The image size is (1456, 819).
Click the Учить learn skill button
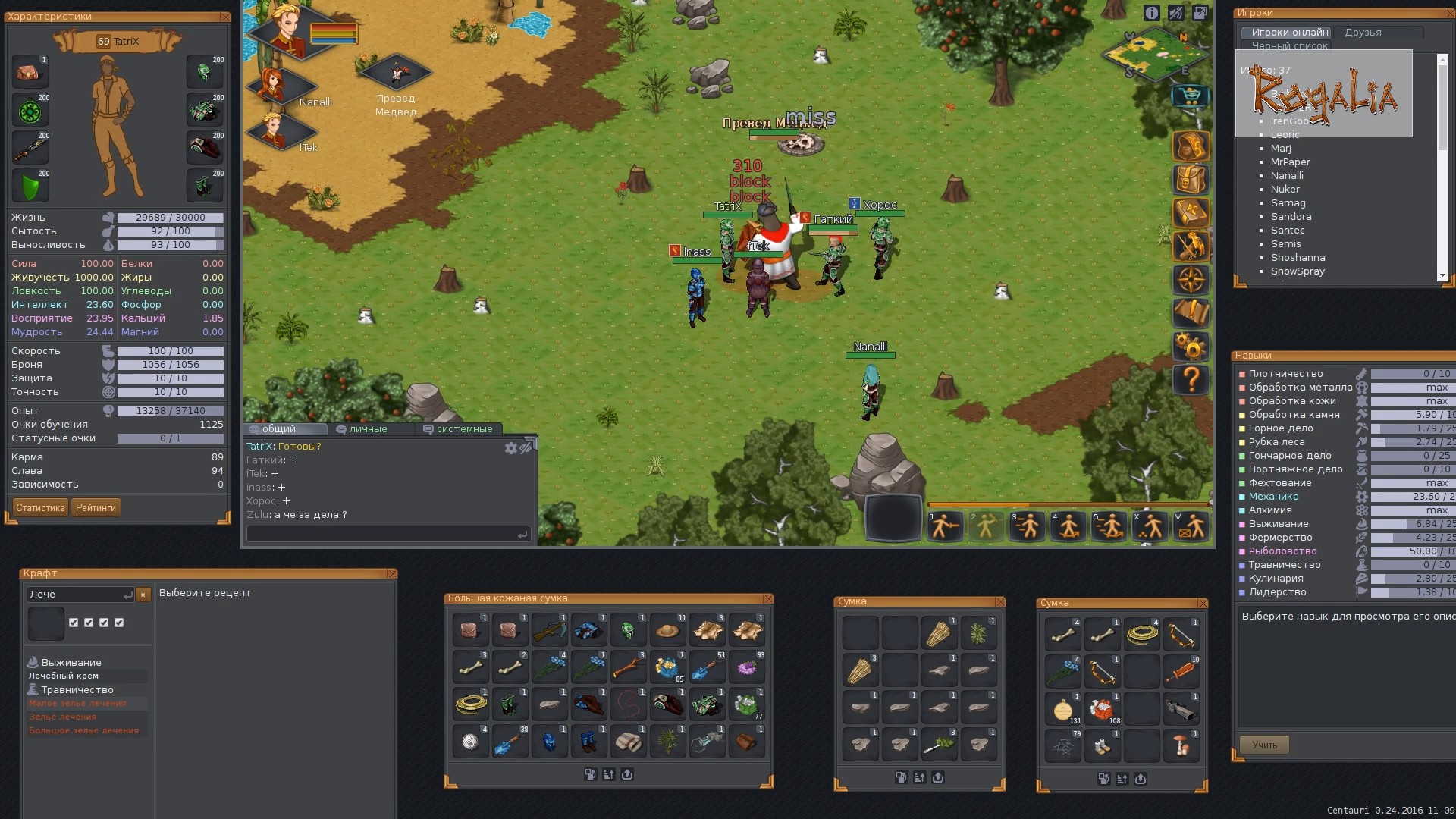coord(1264,745)
